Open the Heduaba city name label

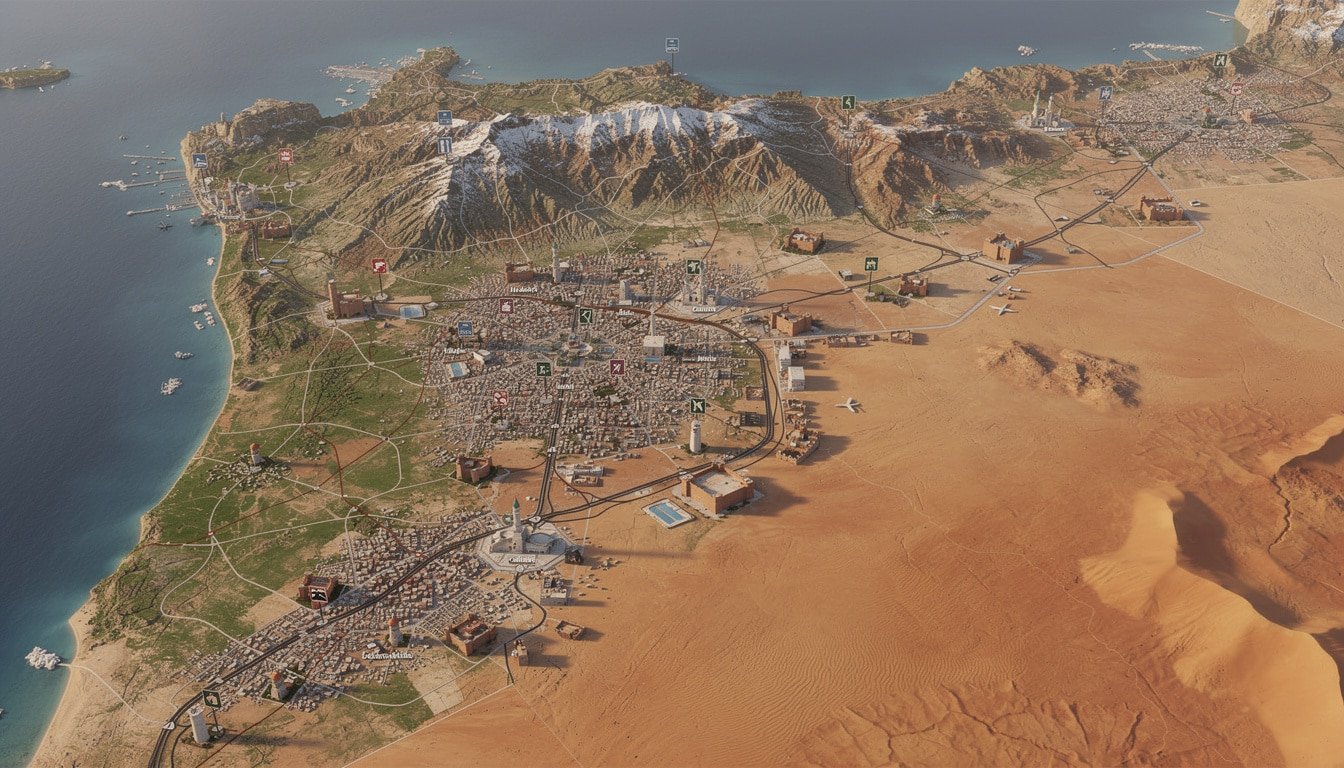(524, 290)
